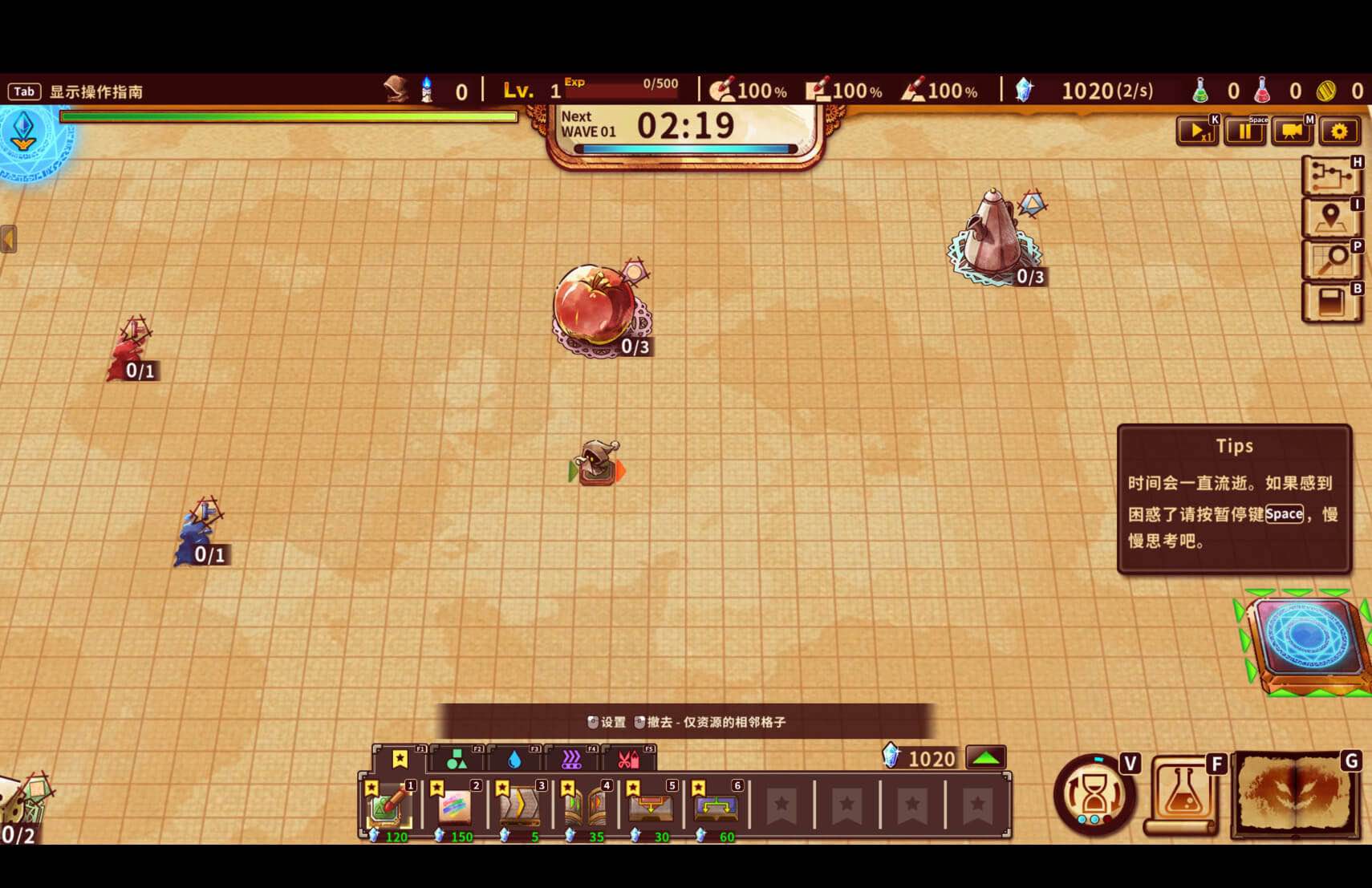This screenshot has width=1372, height=888.
Task: Select the yellow star favorites tab
Action: coord(400,759)
